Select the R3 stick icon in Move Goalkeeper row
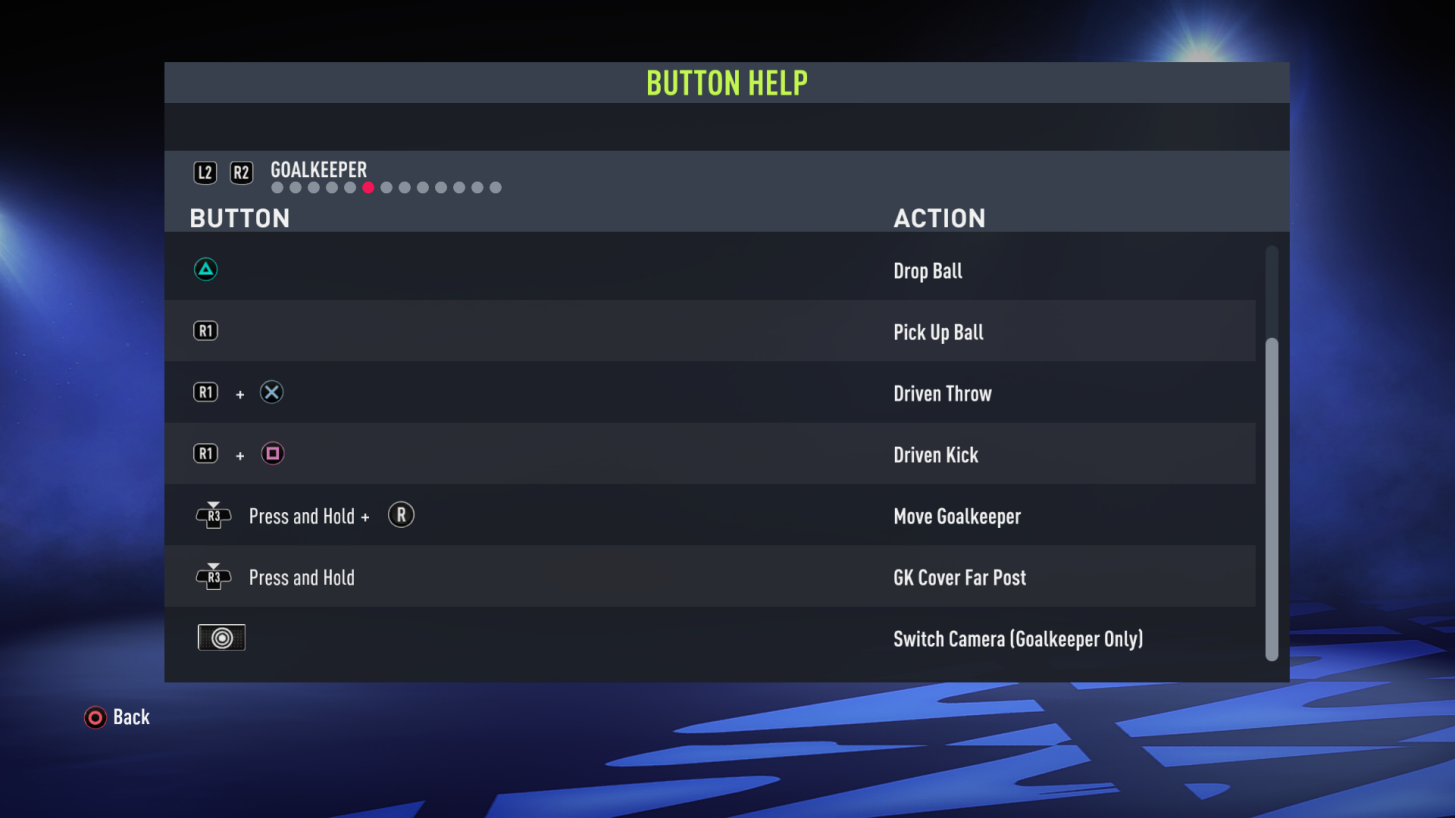The image size is (1455, 818). 213,515
